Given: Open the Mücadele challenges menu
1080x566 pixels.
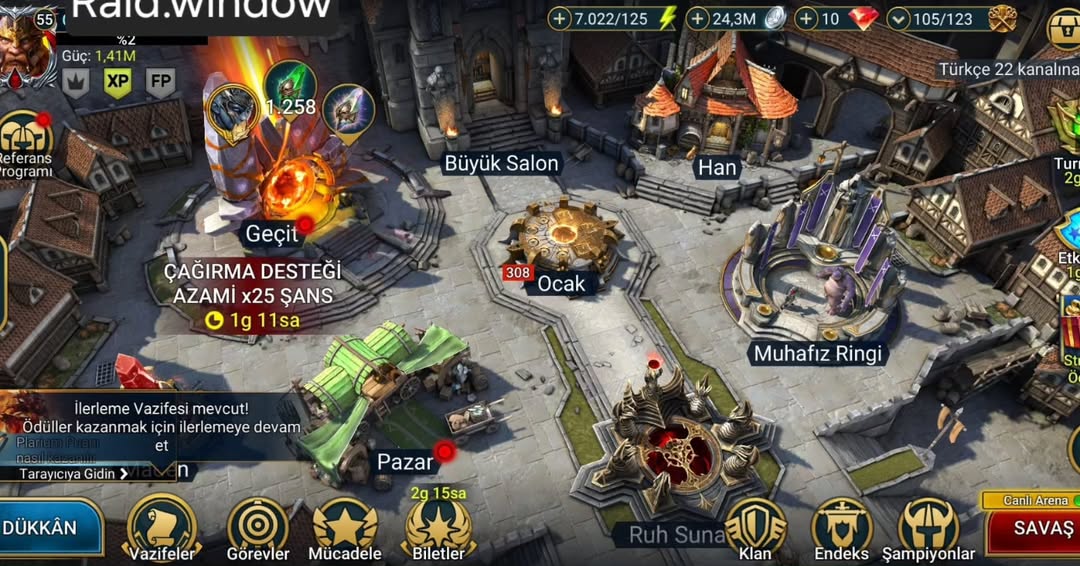Looking at the screenshot, I should (345, 526).
